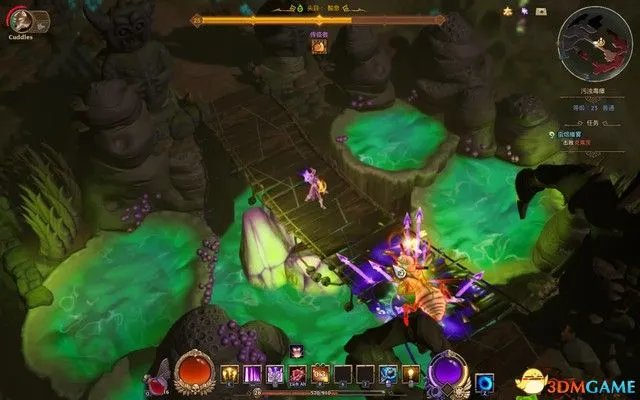This screenshot has height=400, width=640.
Task: Click the small pet icon above hotbar
Action: tap(297, 351)
